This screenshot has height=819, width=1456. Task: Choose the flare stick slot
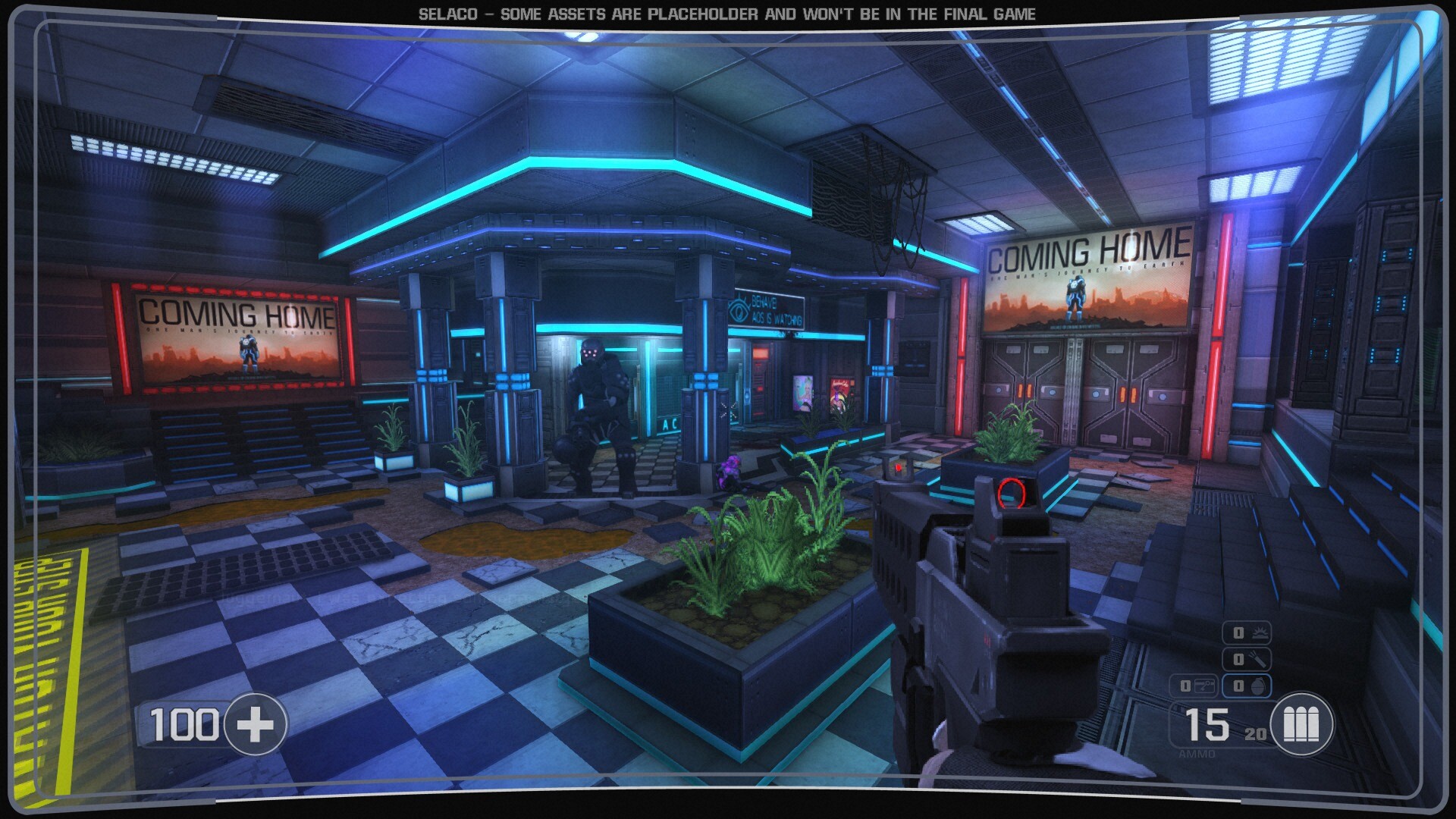(1247, 659)
